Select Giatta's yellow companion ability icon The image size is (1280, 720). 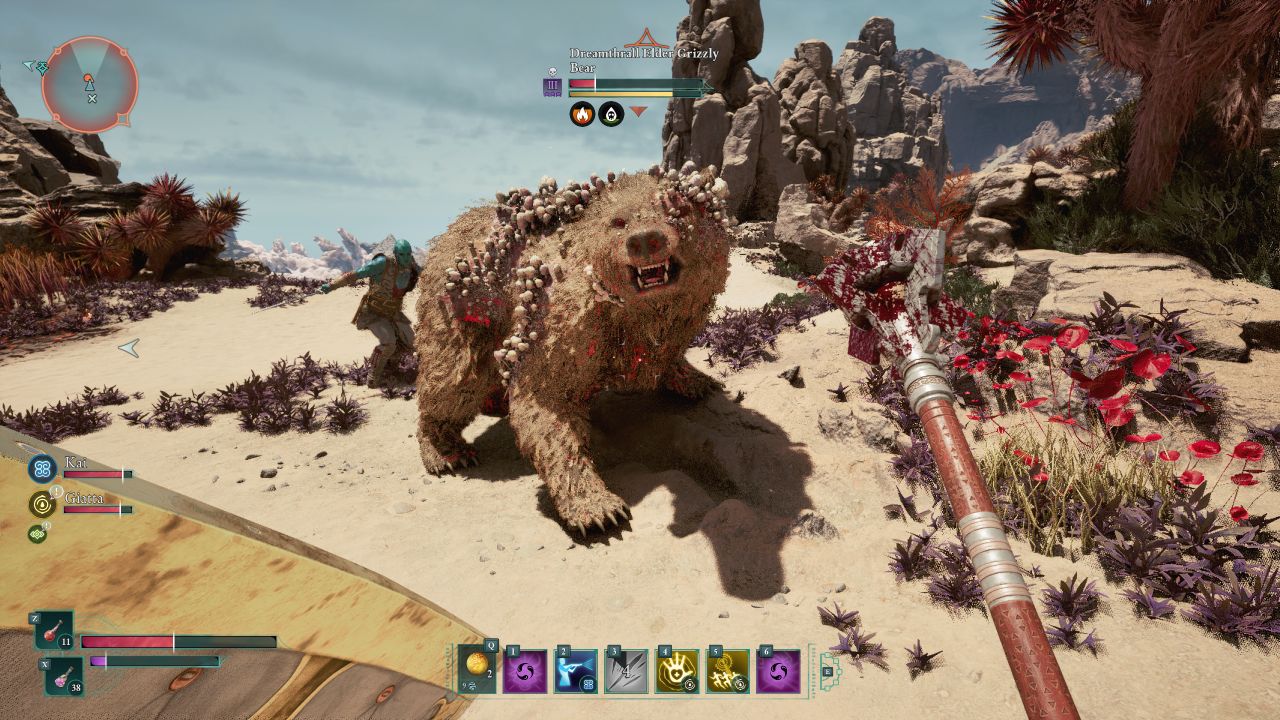click(41, 504)
